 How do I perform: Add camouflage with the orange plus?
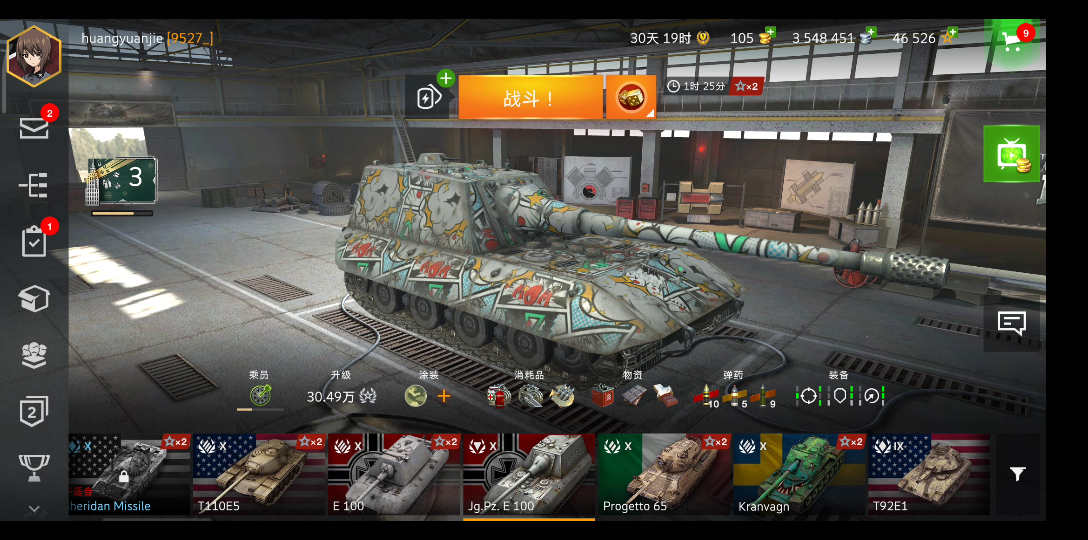[444, 396]
